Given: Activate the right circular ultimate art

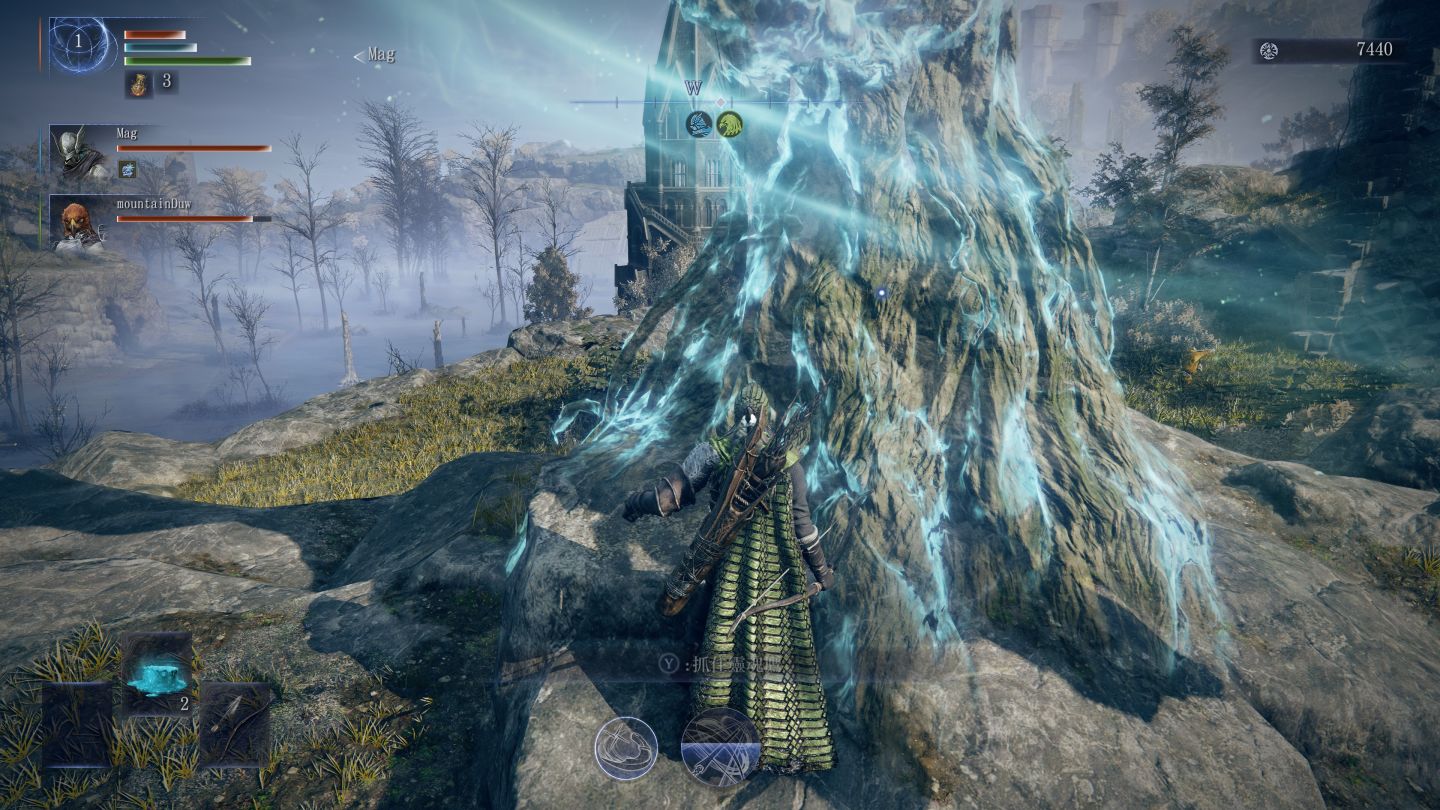Looking at the screenshot, I should pos(720,747).
